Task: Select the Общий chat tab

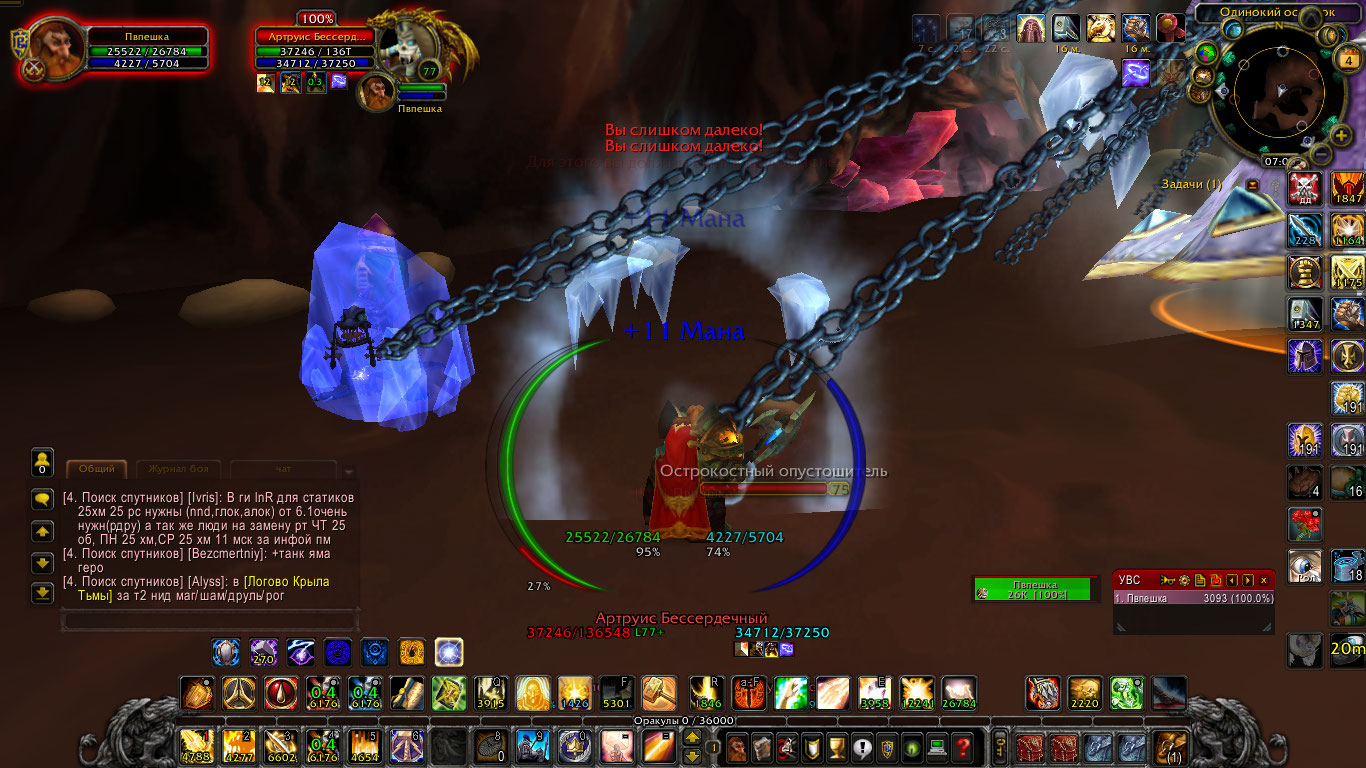Action: (x=97, y=468)
